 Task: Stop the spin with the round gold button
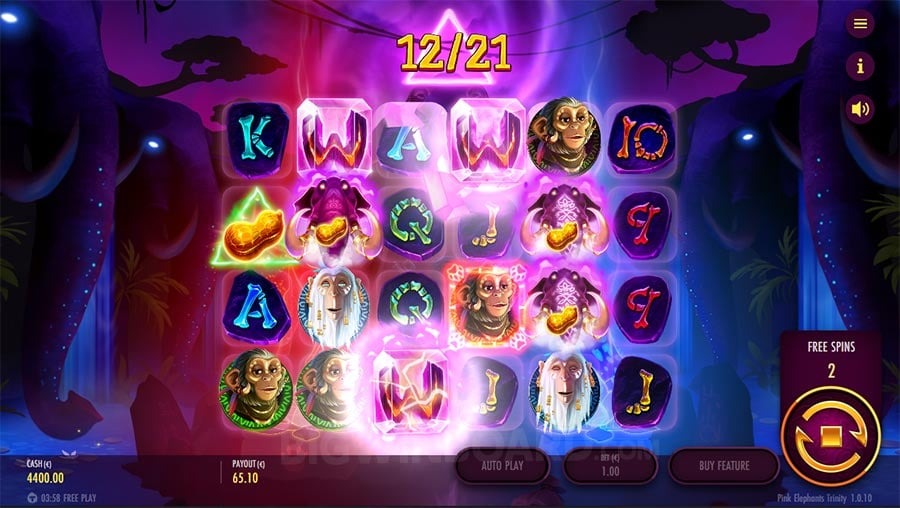pyautogui.click(x=830, y=436)
